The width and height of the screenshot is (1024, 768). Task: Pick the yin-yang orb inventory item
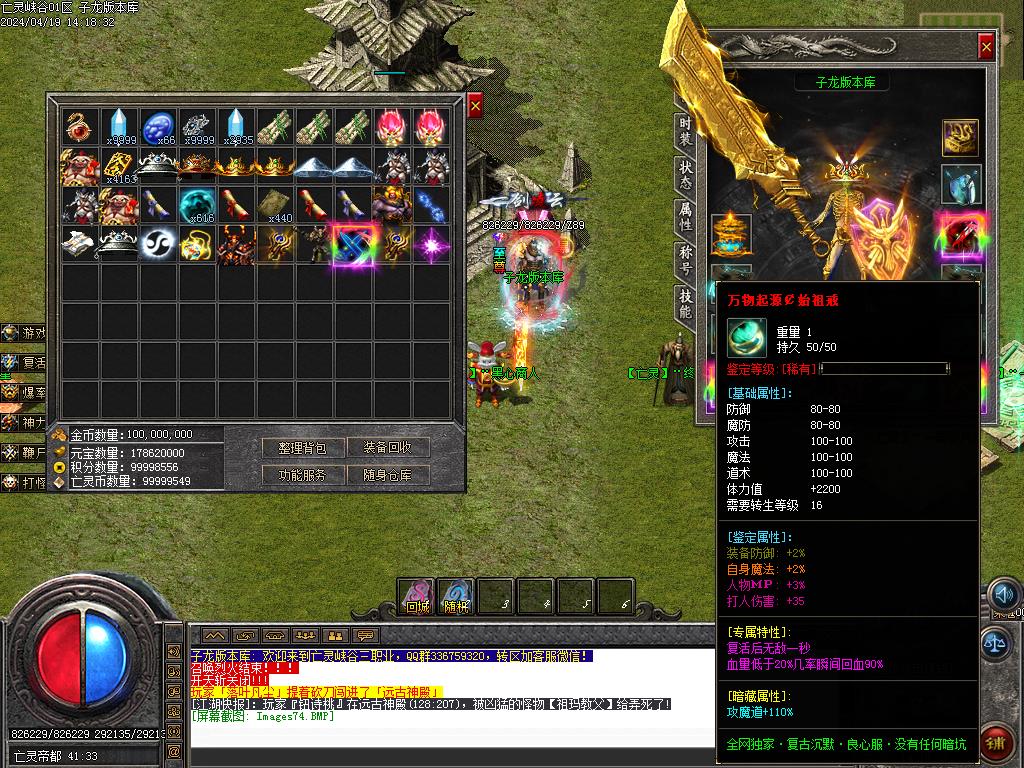(x=158, y=245)
